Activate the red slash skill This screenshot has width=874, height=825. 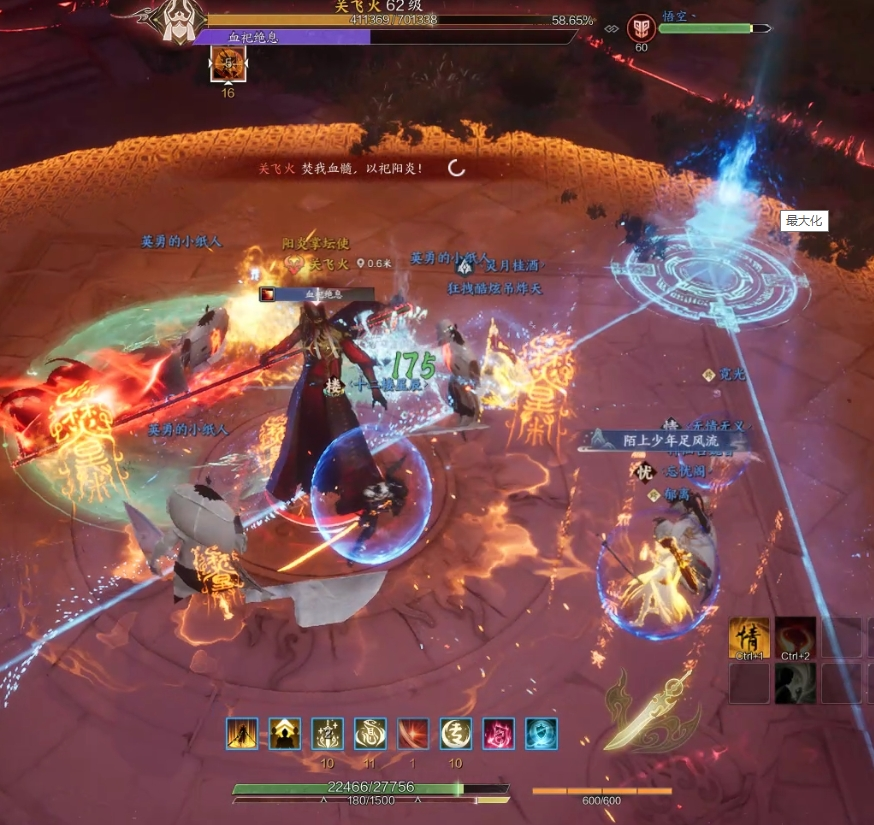413,734
